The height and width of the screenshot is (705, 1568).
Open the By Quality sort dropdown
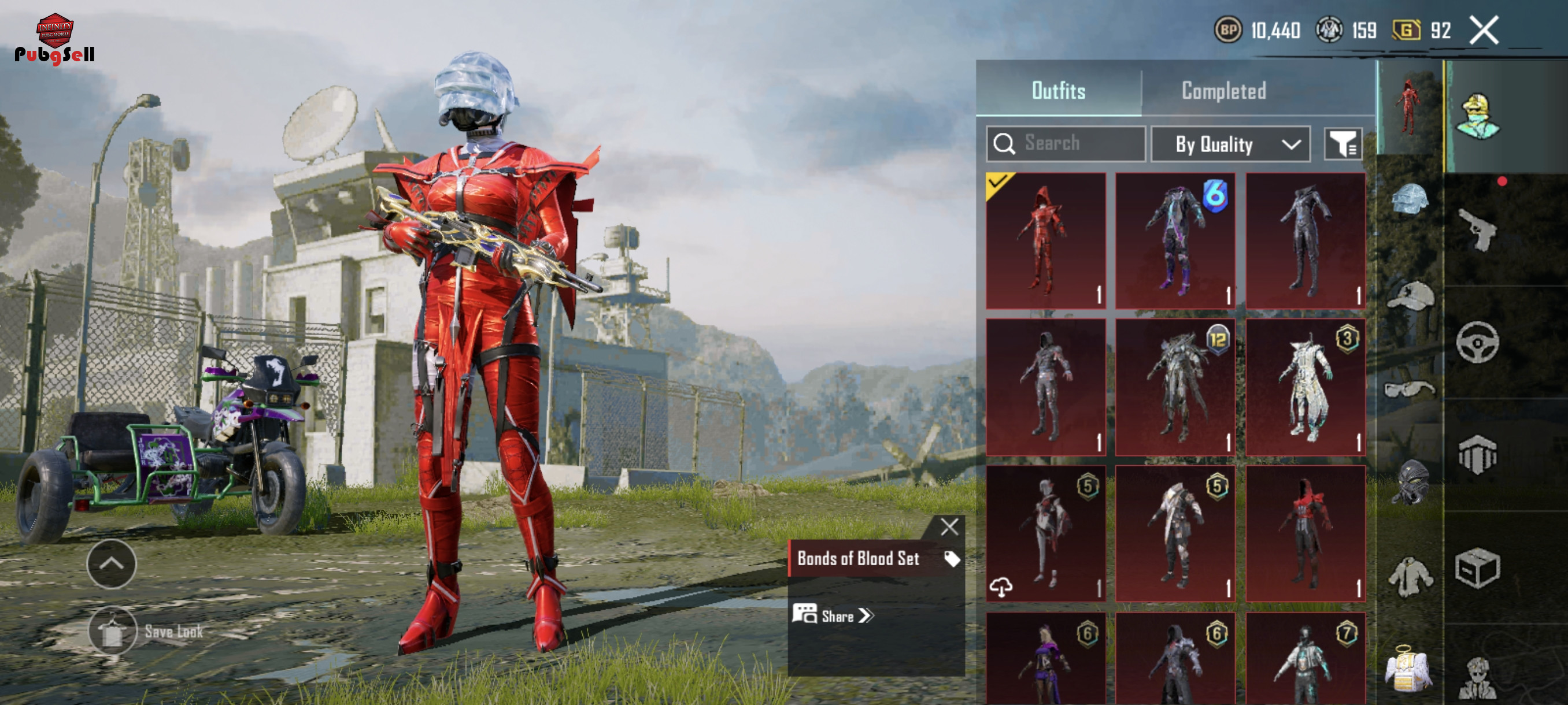[x=1230, y=144]
